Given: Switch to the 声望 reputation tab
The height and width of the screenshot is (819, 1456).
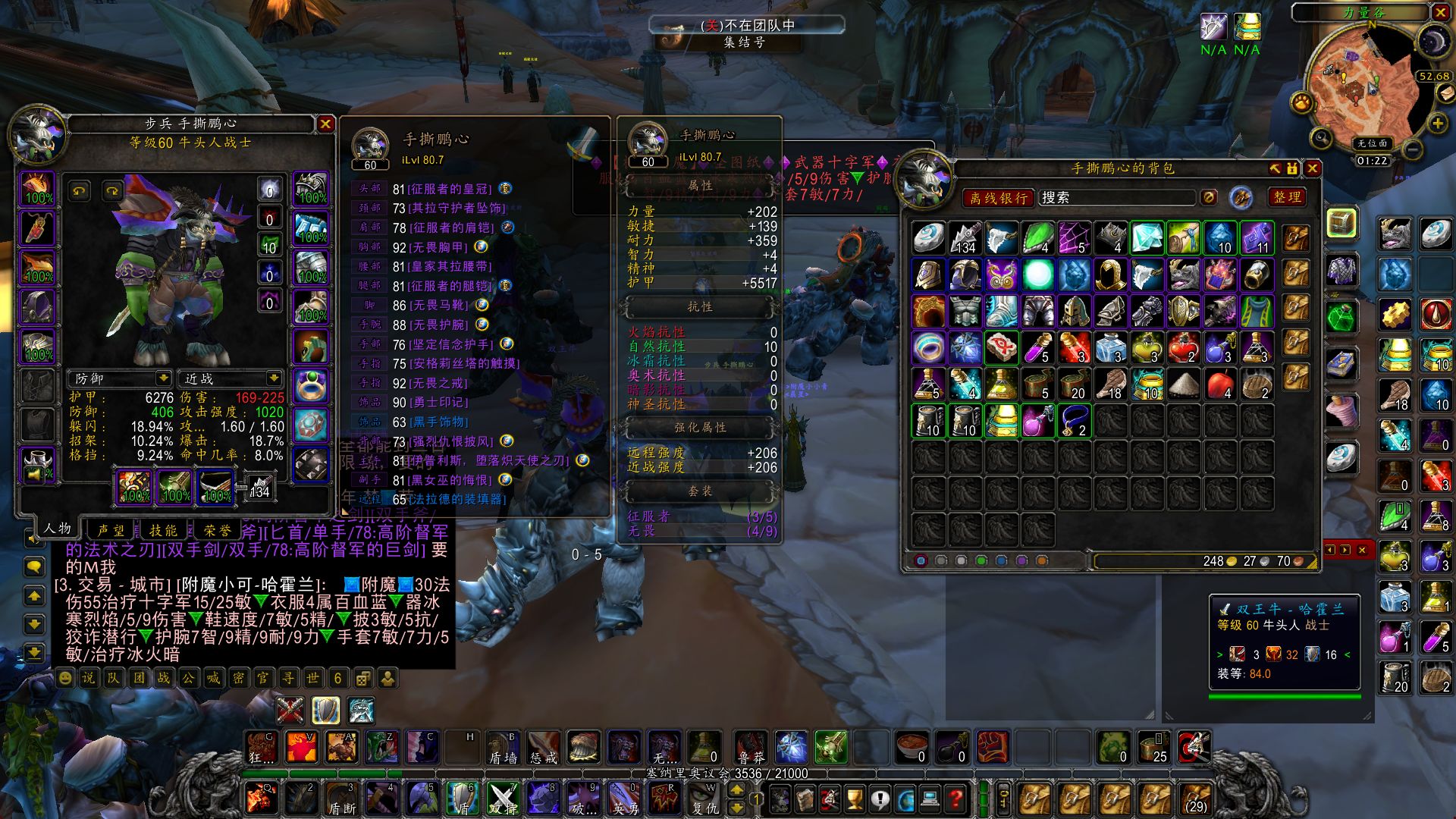Looking at the screenshot, I should pyautogui.click(x=111, y=530).
